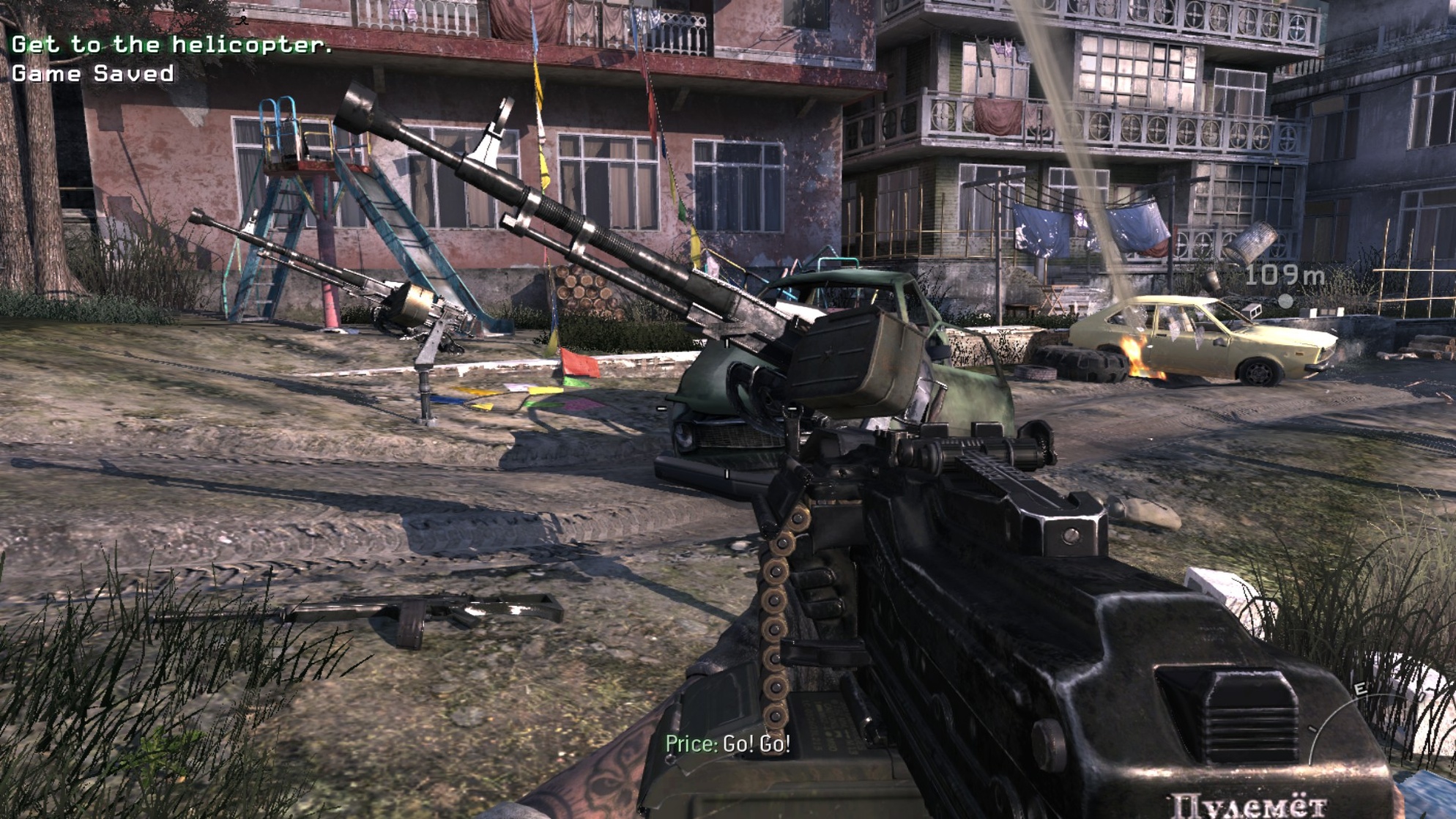
Task: Click the objective waypoint marker dot
Action: pos(1285,300)
